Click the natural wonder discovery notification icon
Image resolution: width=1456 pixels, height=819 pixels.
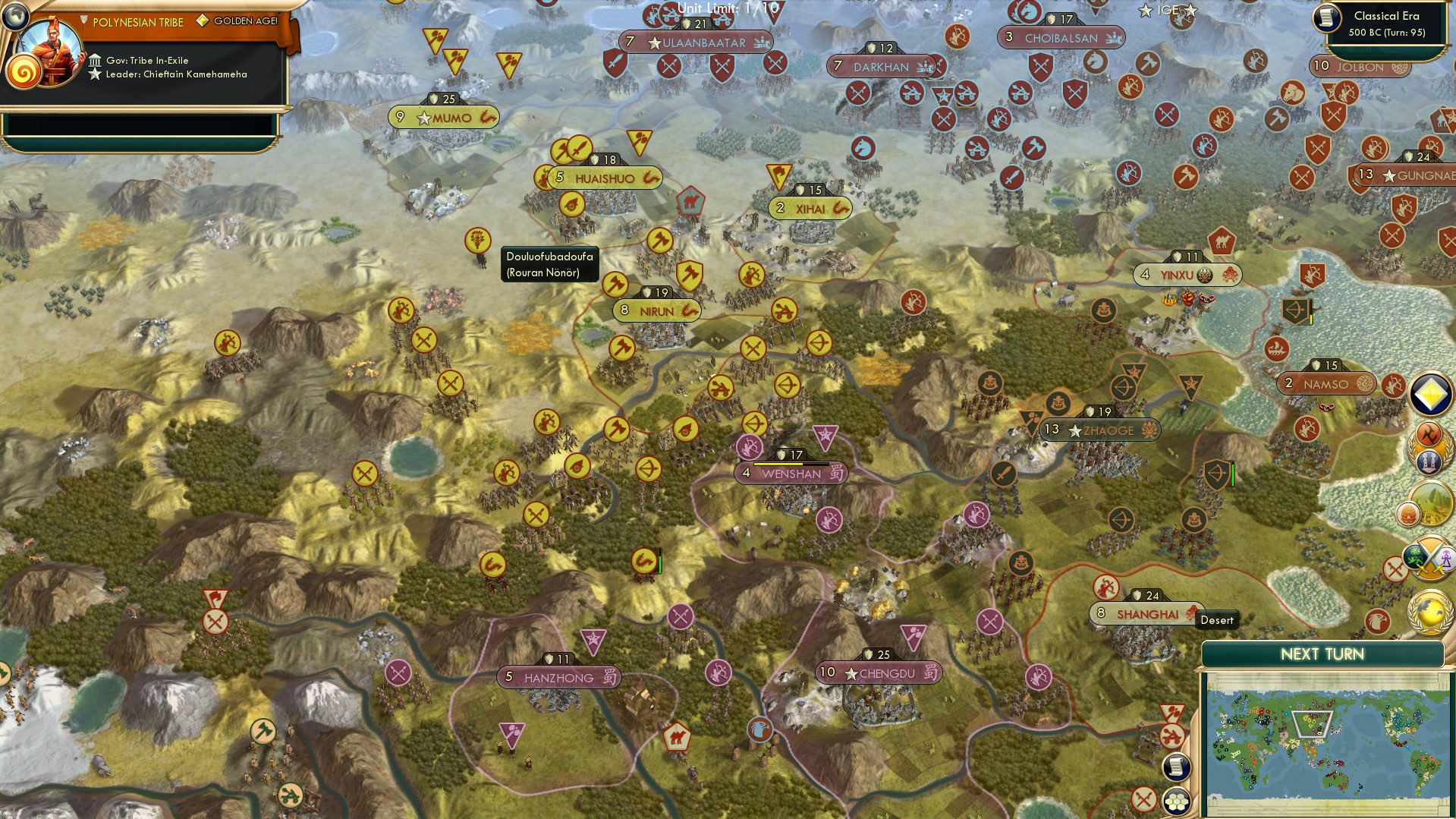(x=1431, y=503)
